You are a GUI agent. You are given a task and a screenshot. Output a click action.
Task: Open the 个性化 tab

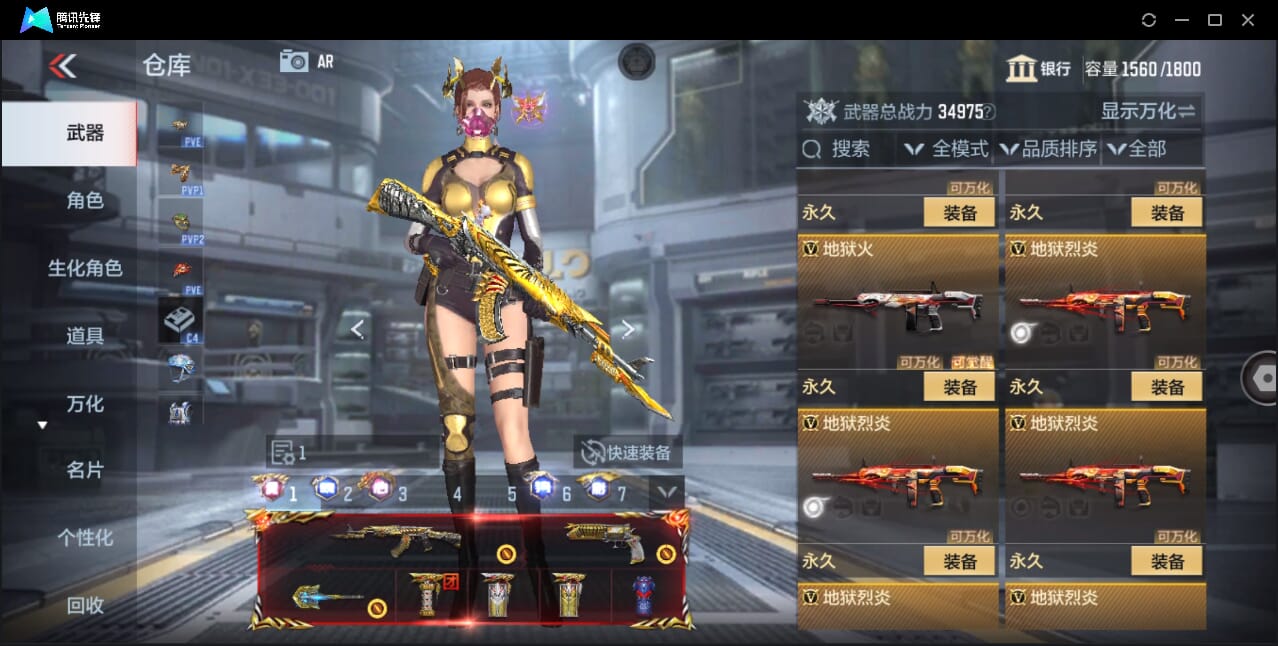pyautogui.click(x=85, y=538)
